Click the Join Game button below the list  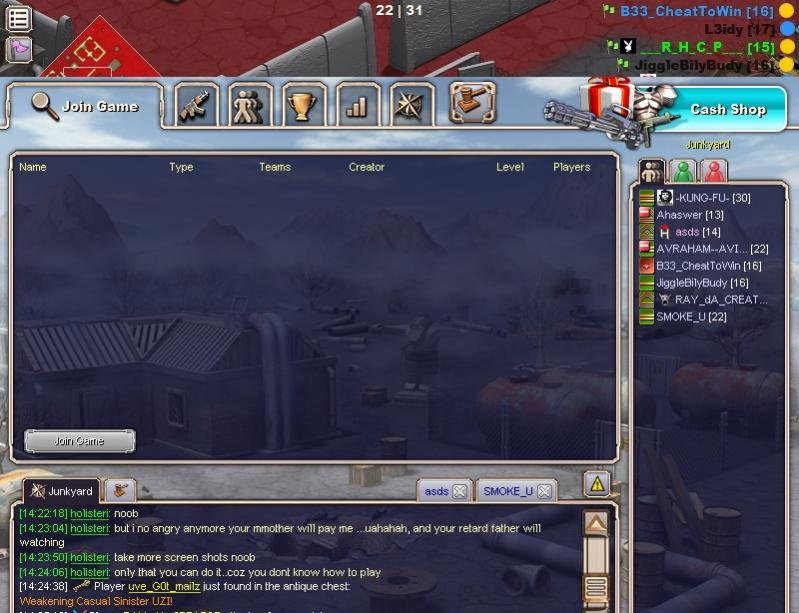coord(79,440)
